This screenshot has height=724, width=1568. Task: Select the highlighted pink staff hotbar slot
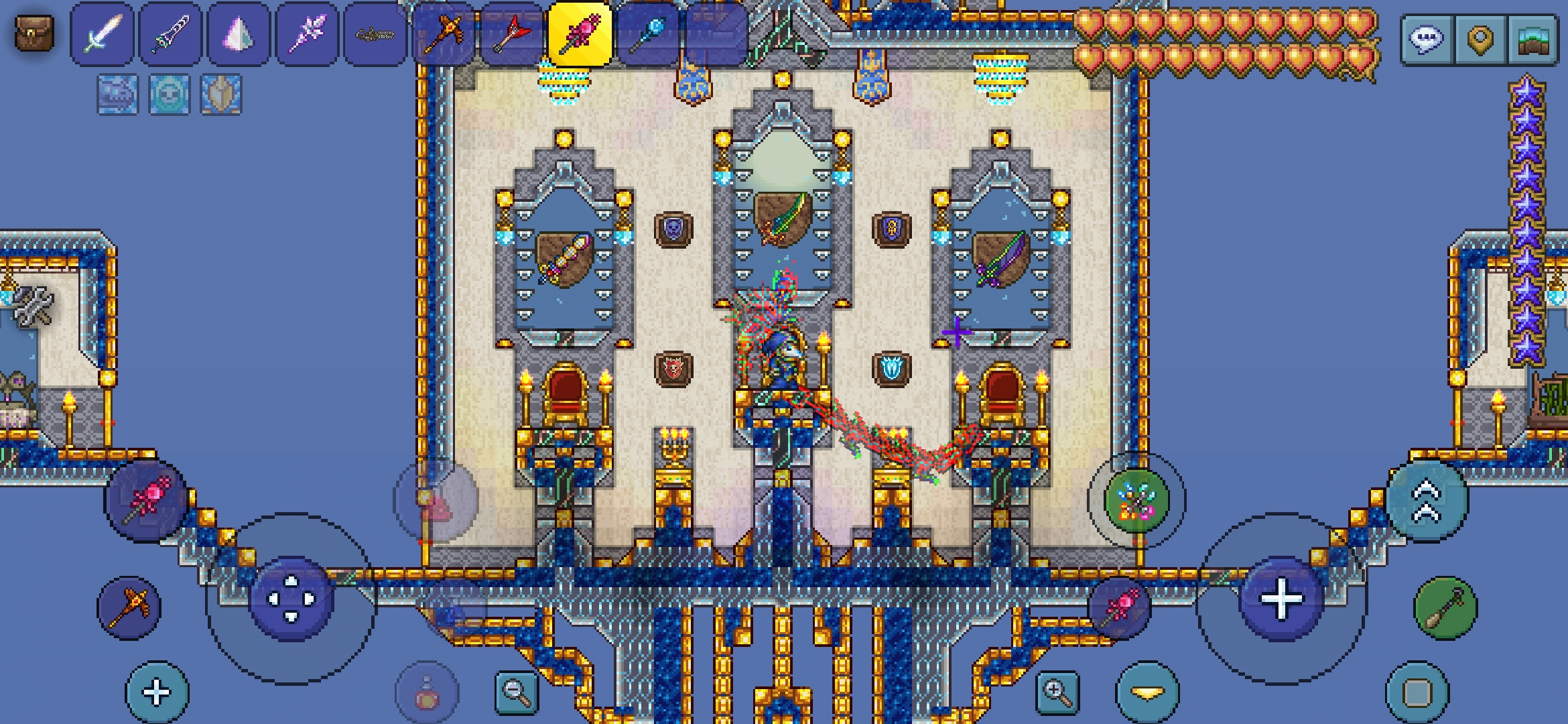580,34
